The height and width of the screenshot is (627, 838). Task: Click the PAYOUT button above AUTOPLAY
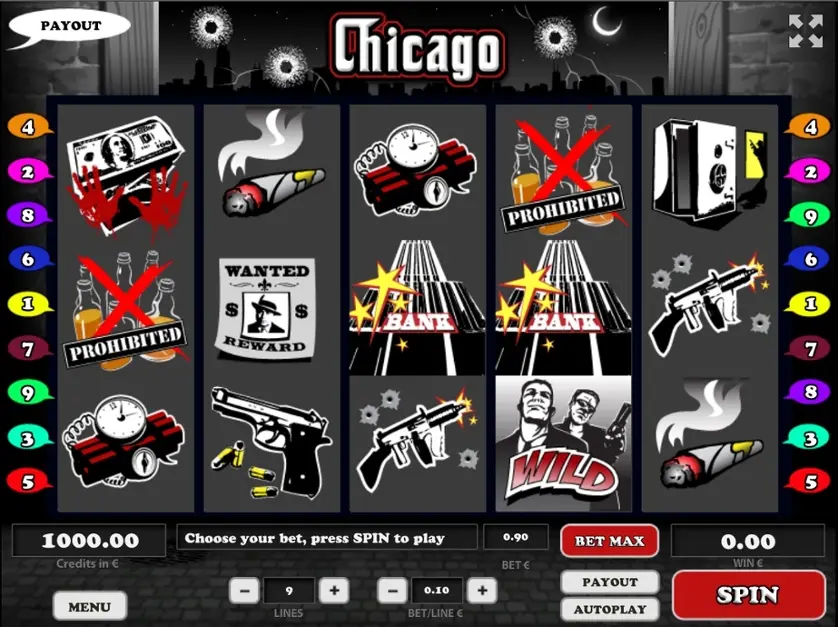click(610, 582)
